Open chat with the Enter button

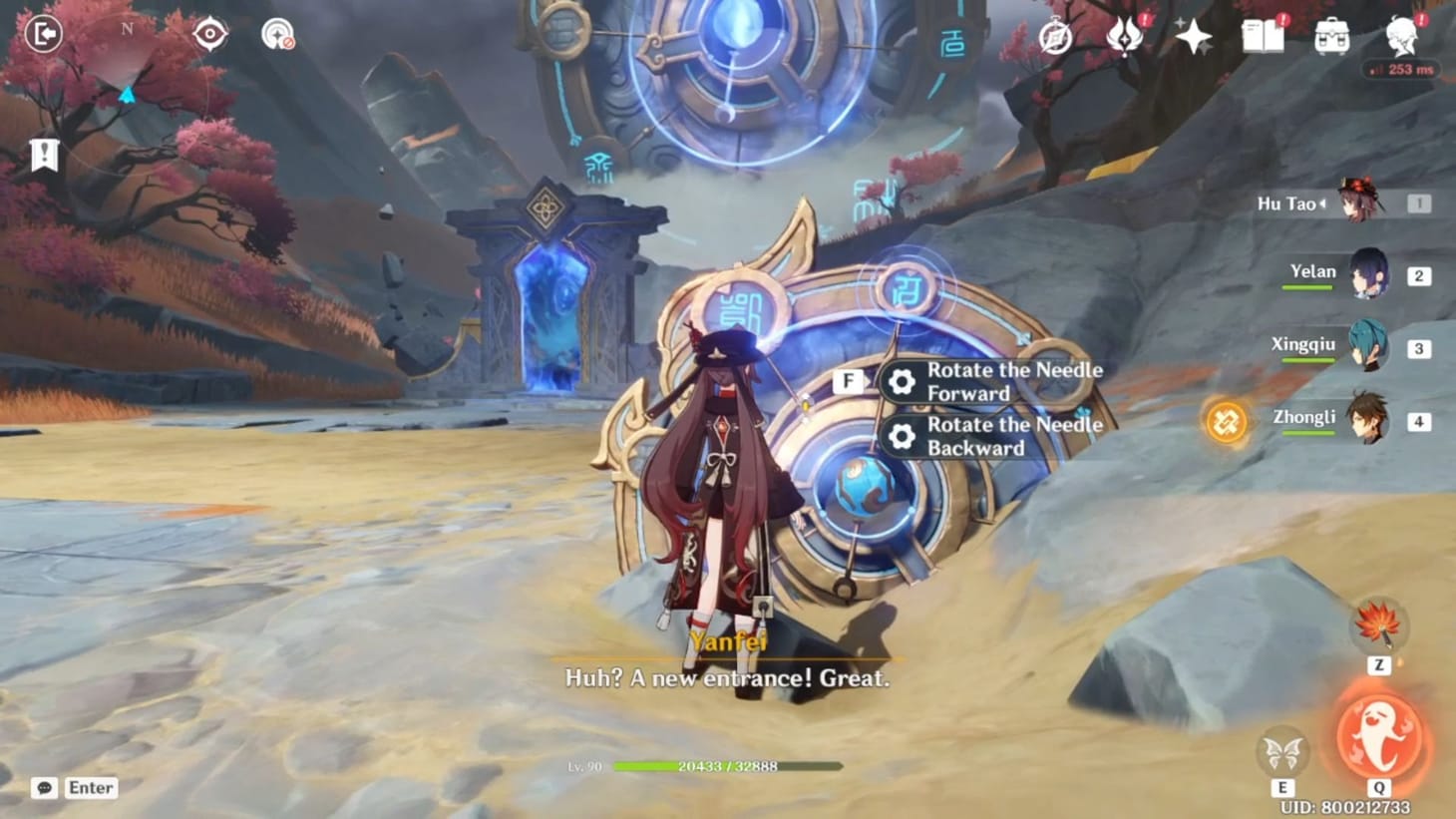coord(88,787)
